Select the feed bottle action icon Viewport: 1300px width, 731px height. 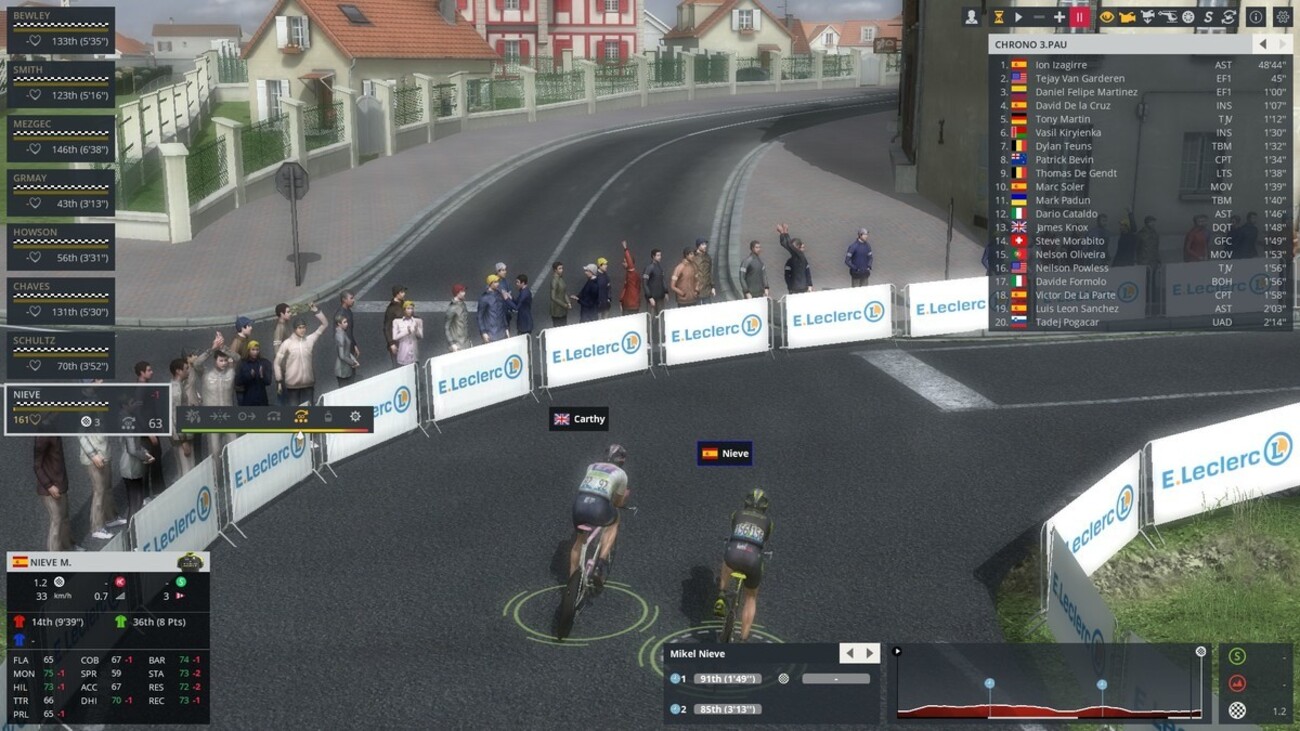328,416
